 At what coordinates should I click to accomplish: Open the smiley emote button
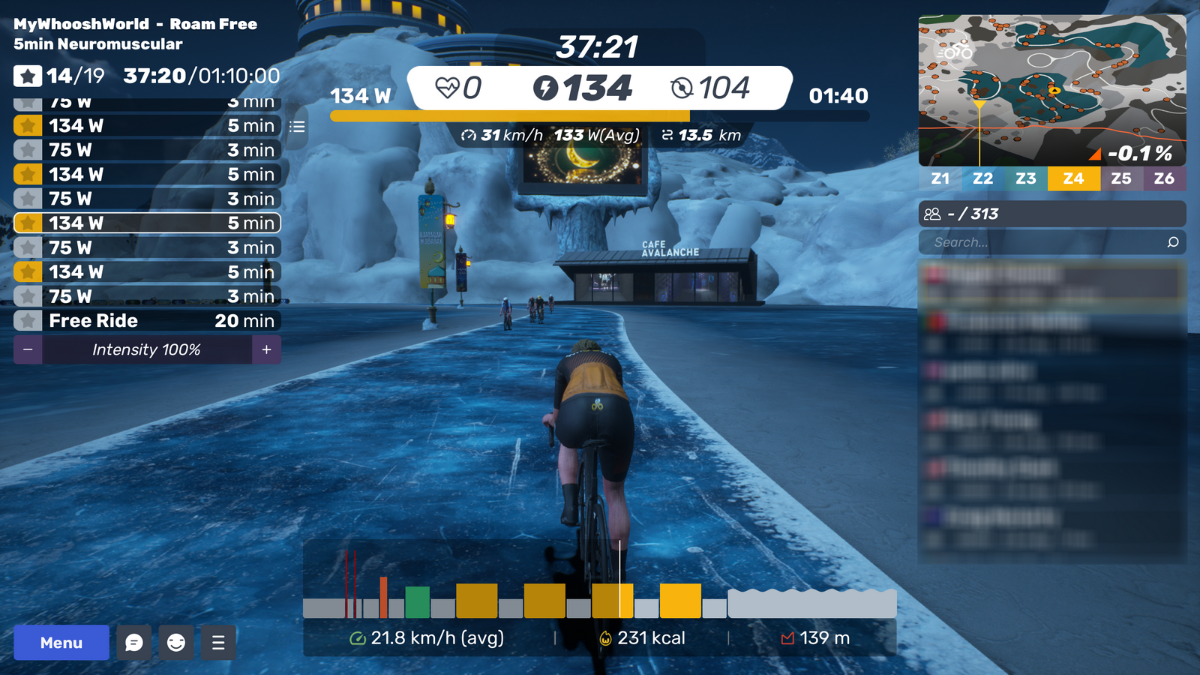click(176, 643)
